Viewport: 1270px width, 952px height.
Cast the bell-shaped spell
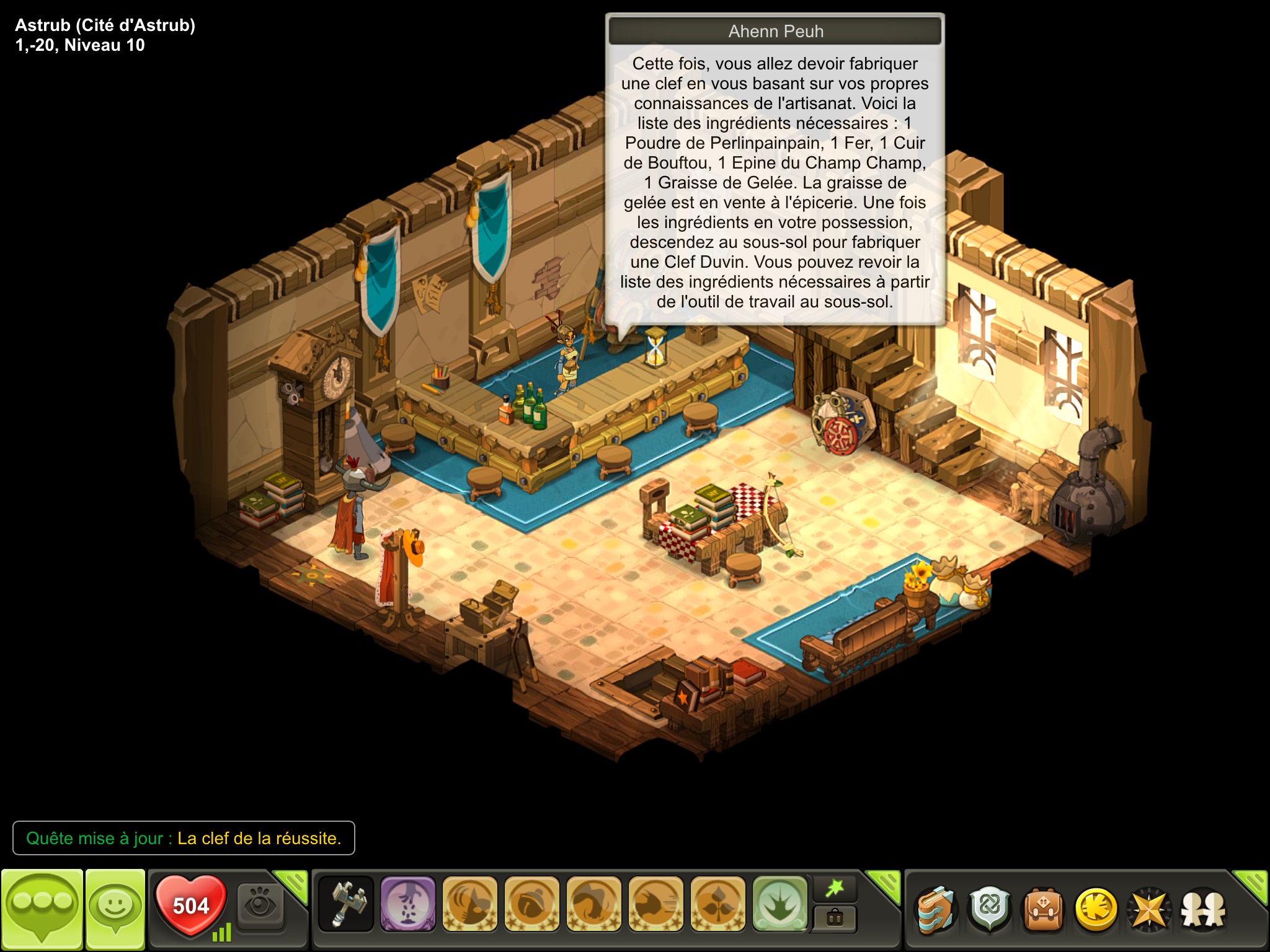click(x=531, y=904)
